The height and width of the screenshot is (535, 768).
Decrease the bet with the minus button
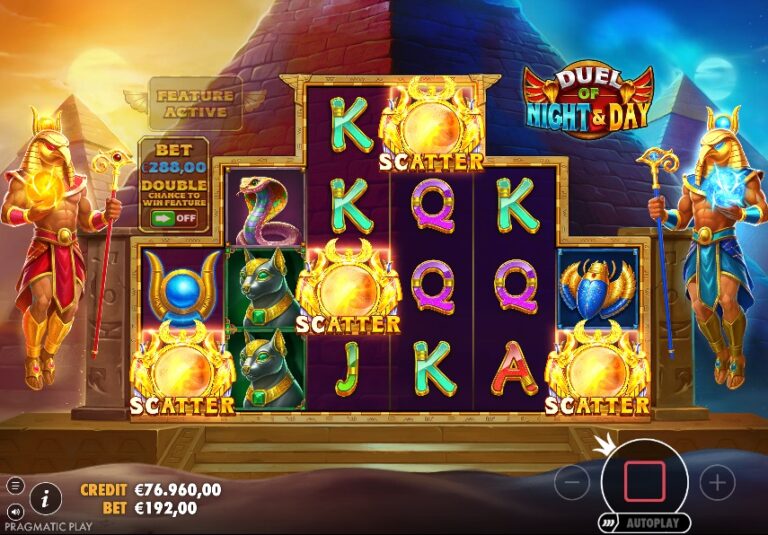[571, 484]
